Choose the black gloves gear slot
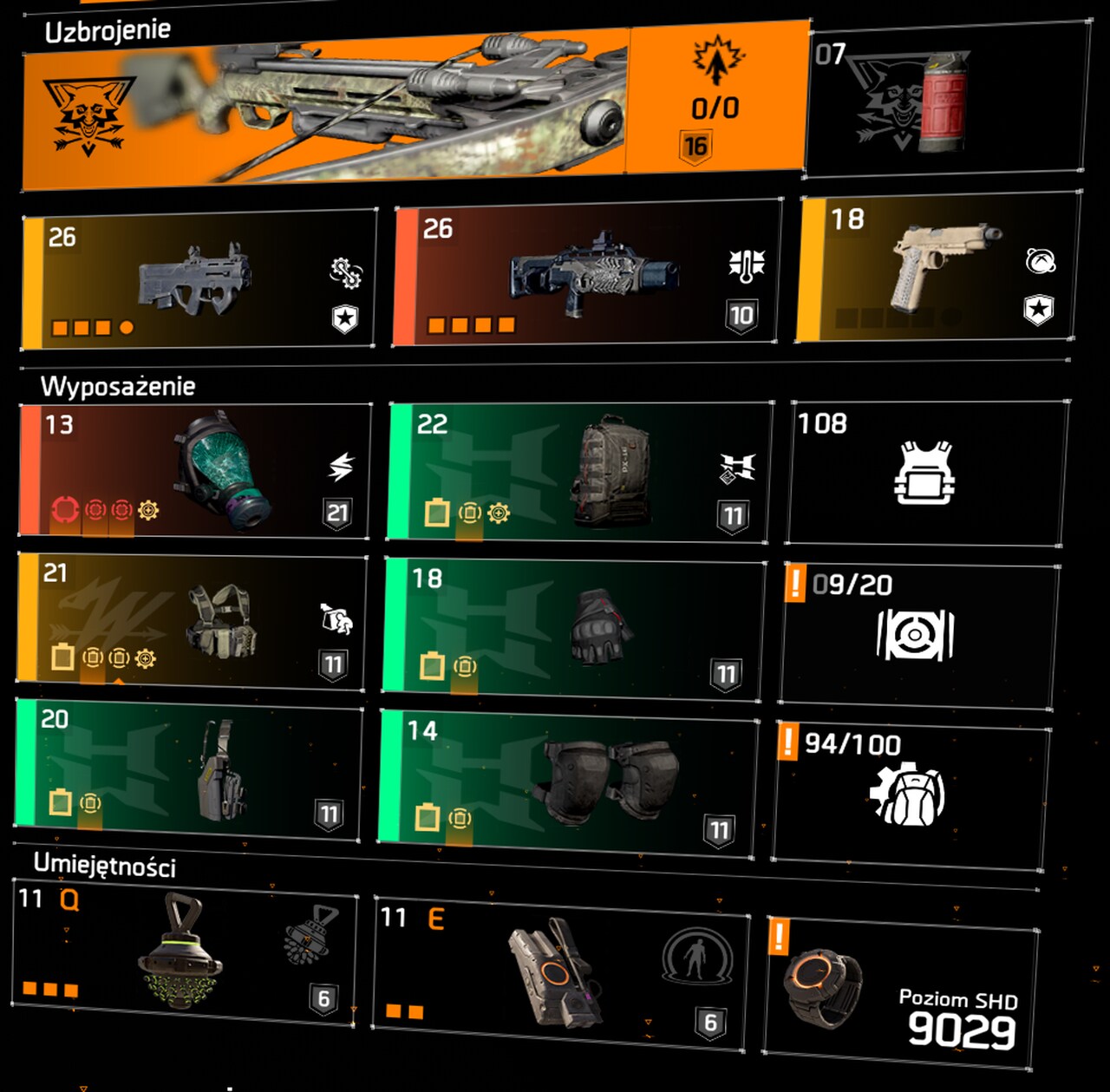Screen dimensions: 1110x1092 click(574, 629)
